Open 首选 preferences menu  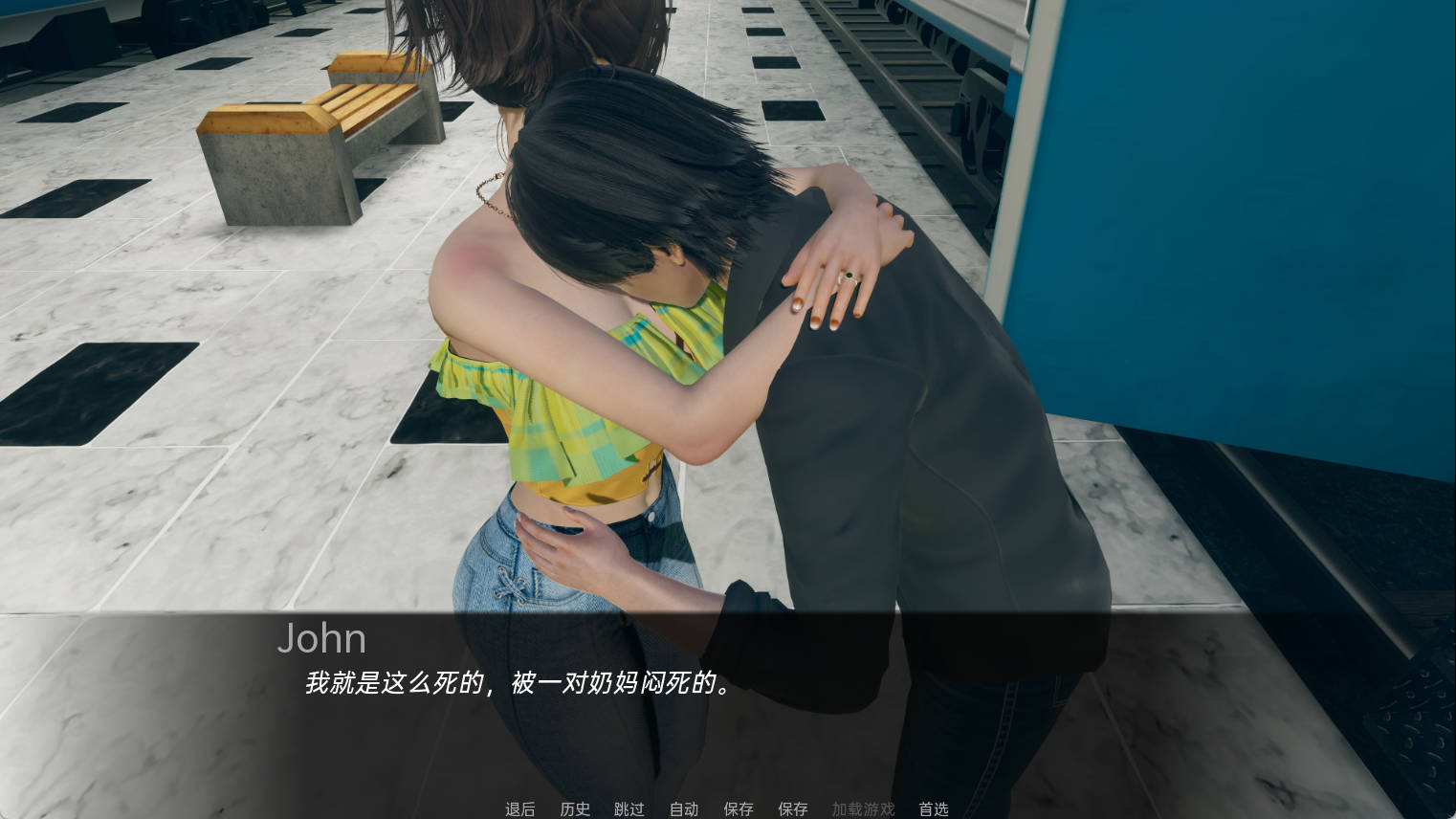933,808
